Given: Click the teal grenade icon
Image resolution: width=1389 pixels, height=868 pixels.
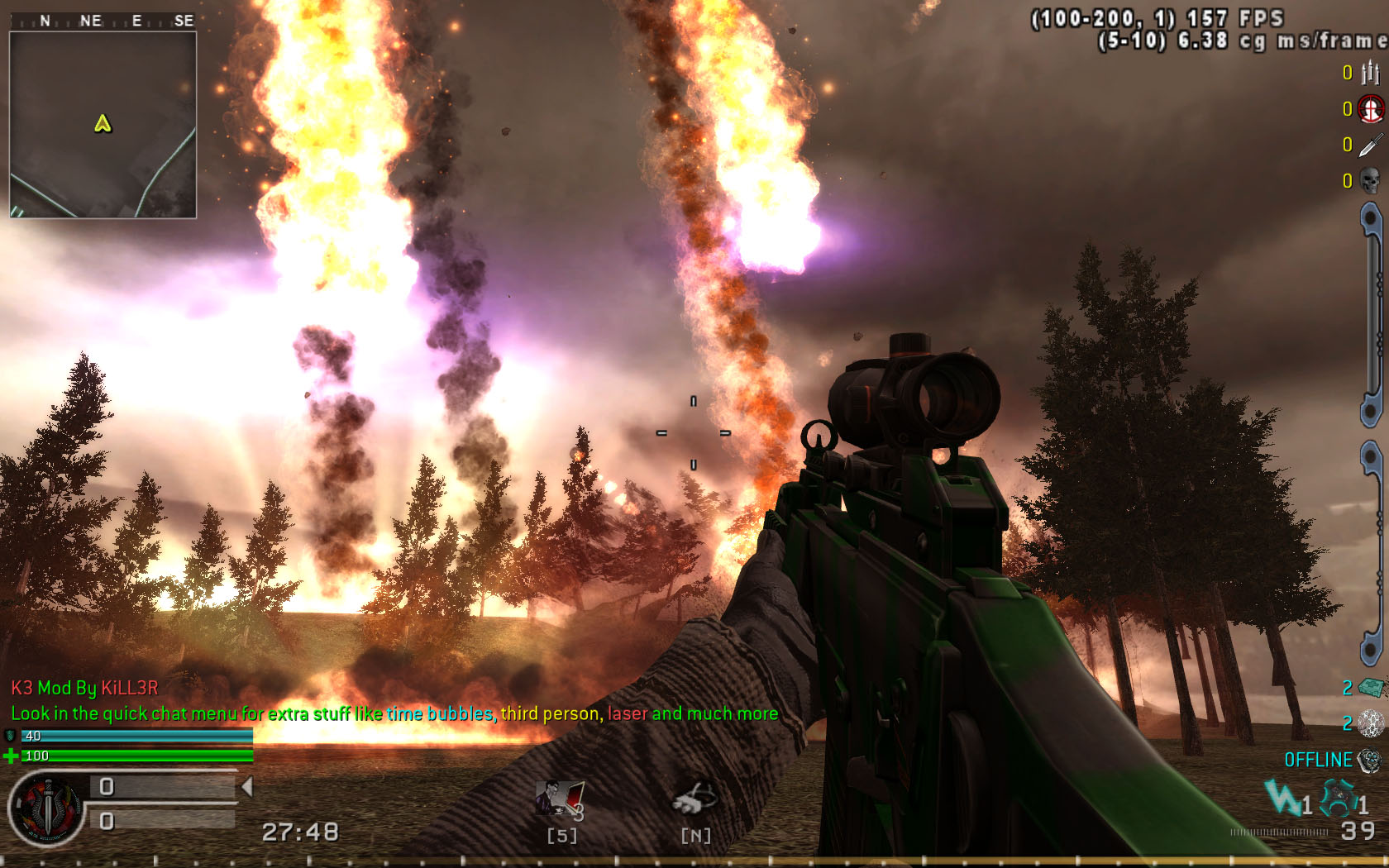Looking at the screenshot, I should [1338, 799].
